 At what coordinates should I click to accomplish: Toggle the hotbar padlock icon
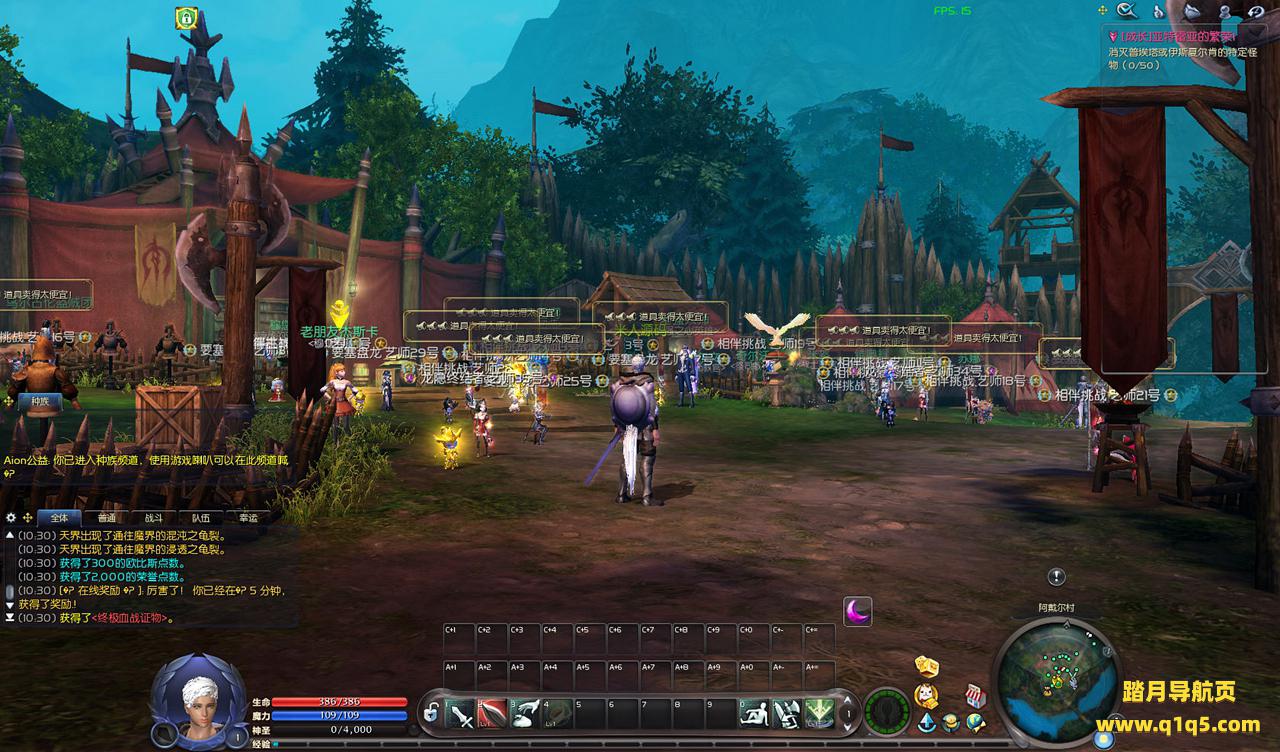click(431, 714)
